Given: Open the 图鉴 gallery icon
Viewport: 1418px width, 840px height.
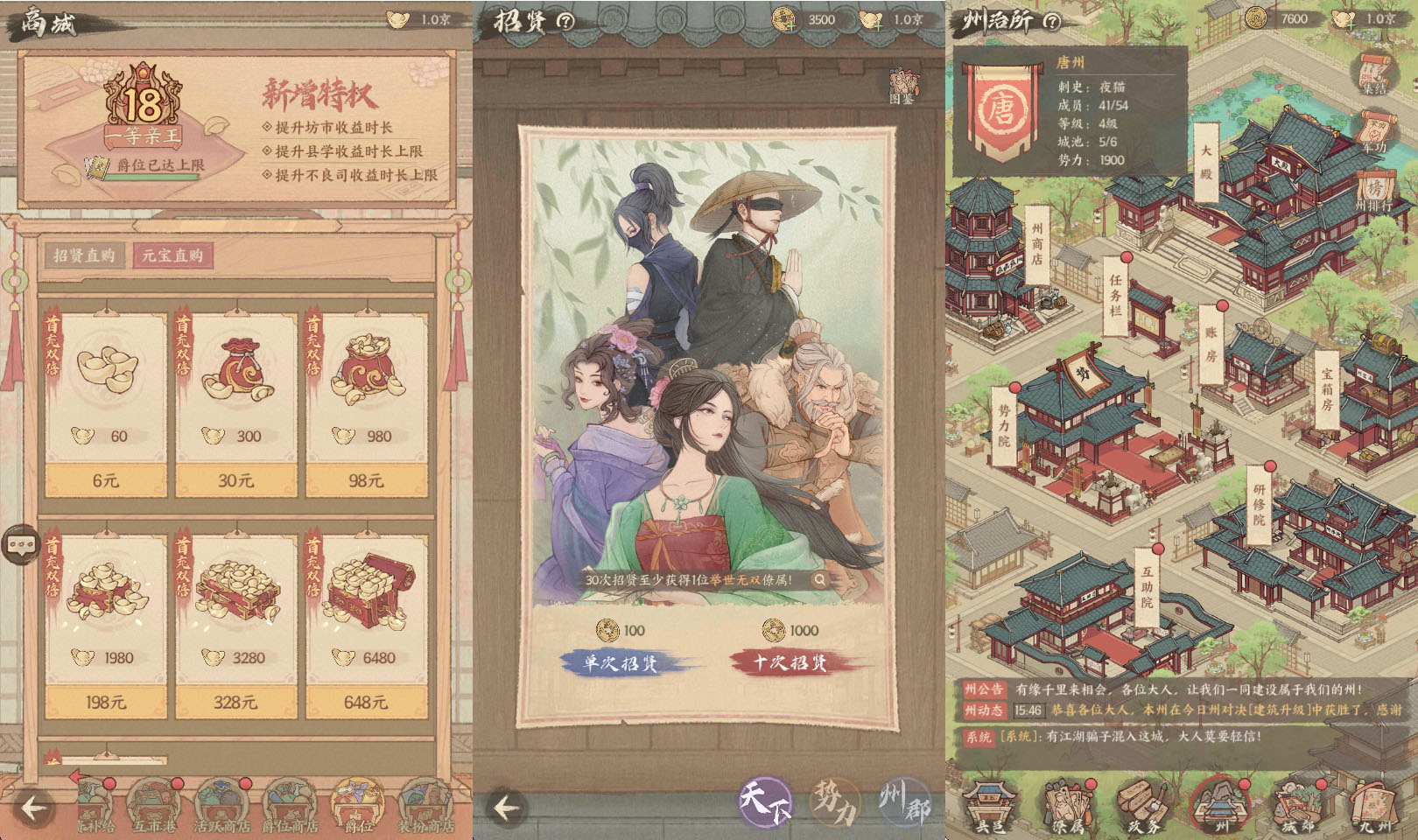Looking at the screenshot, I should click(902, 87).
